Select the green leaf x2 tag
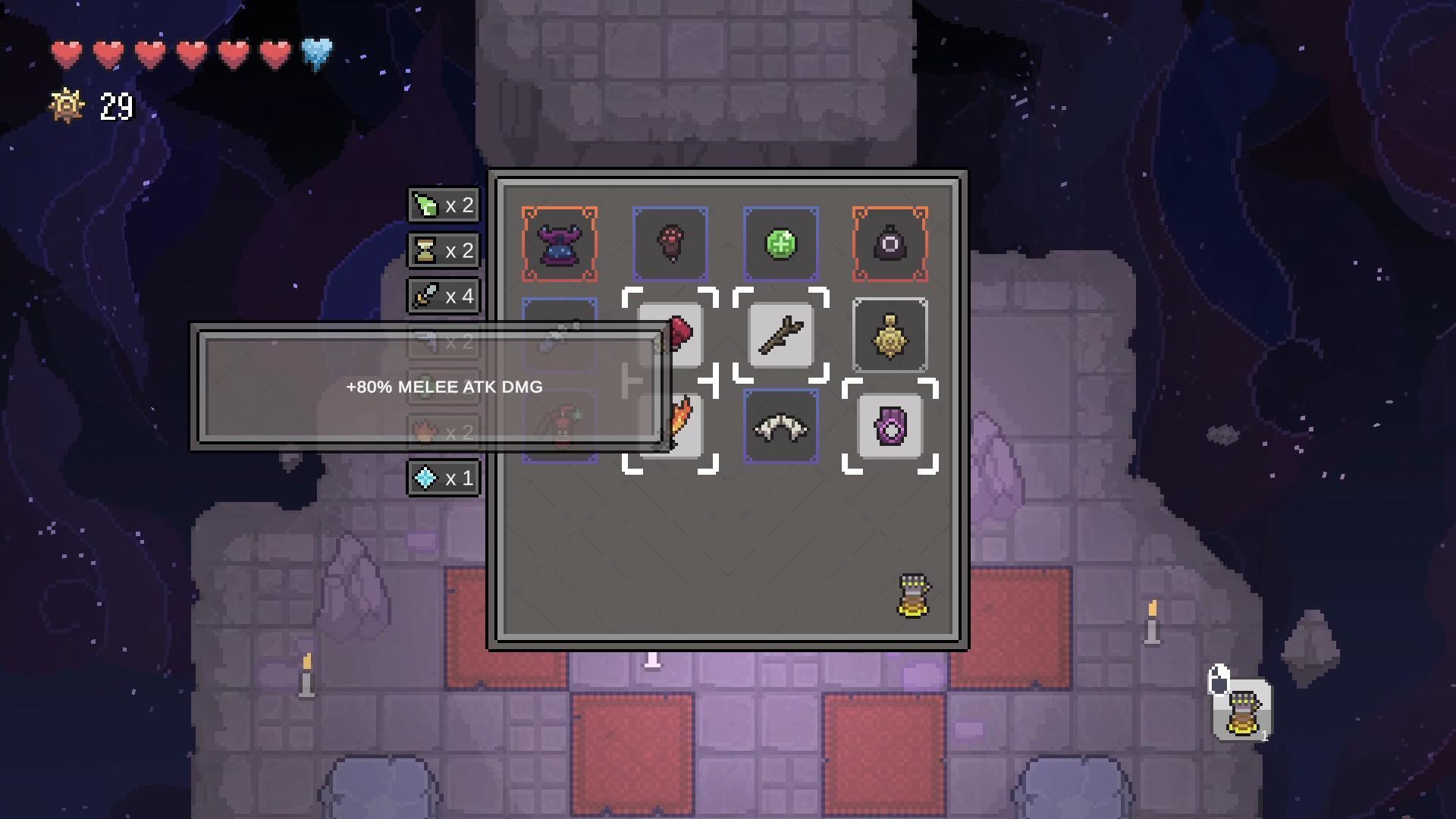 point(444,206)
